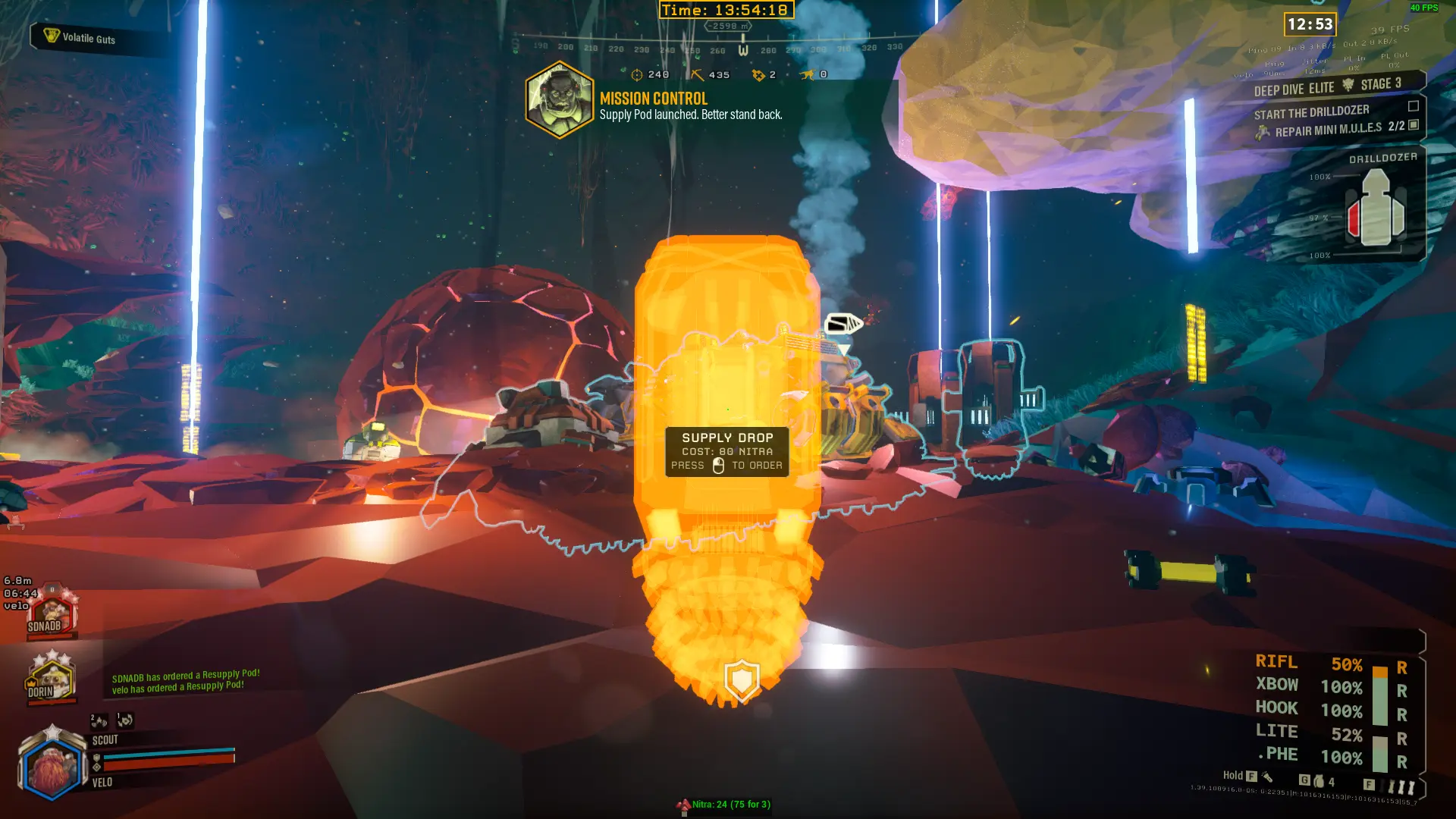1456x819 pixels.
Task: Click the shield icon below the supply pod
Action: [742, 679]
